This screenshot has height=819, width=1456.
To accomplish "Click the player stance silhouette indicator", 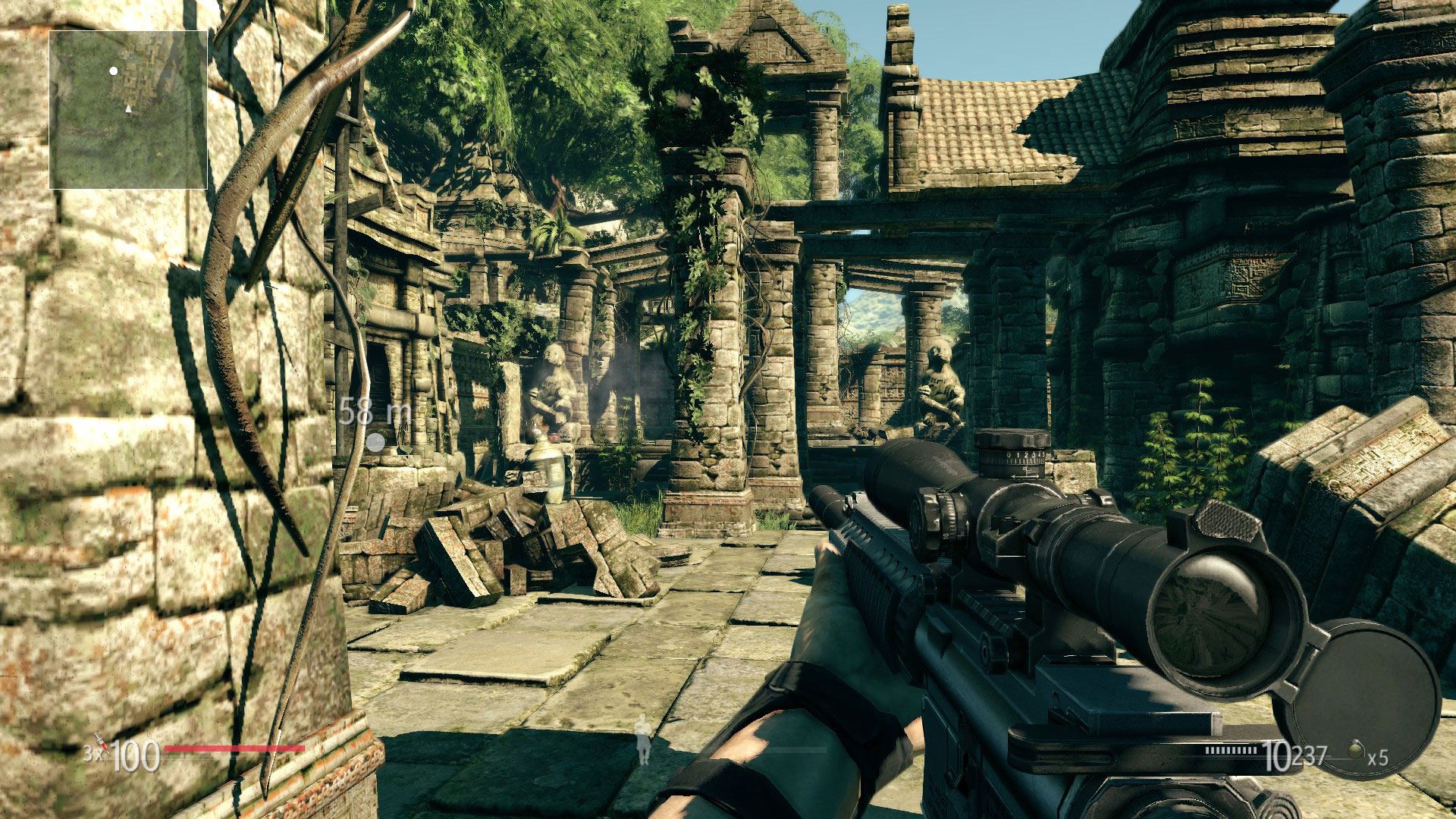I will [644, 738].
